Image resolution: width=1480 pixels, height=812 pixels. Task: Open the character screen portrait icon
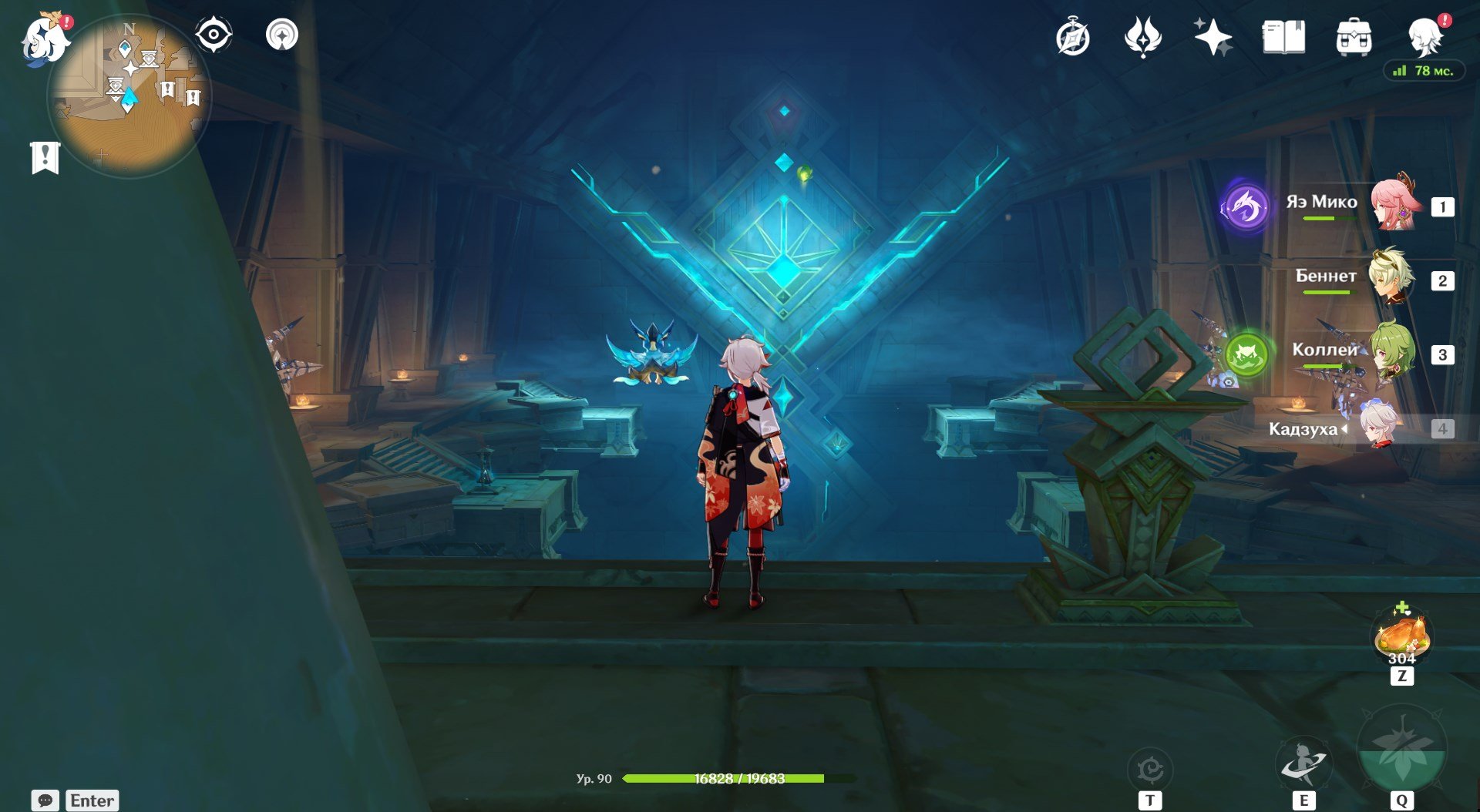click(x=1424, y=35)
